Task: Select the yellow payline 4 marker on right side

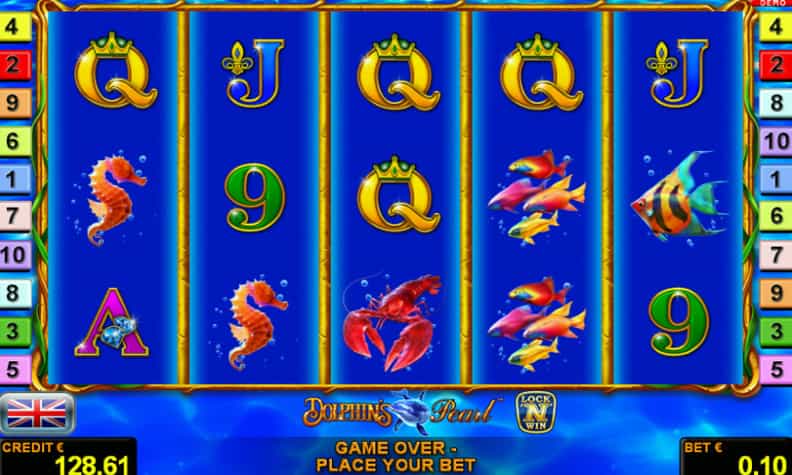Action: click(x=775, y=28)
